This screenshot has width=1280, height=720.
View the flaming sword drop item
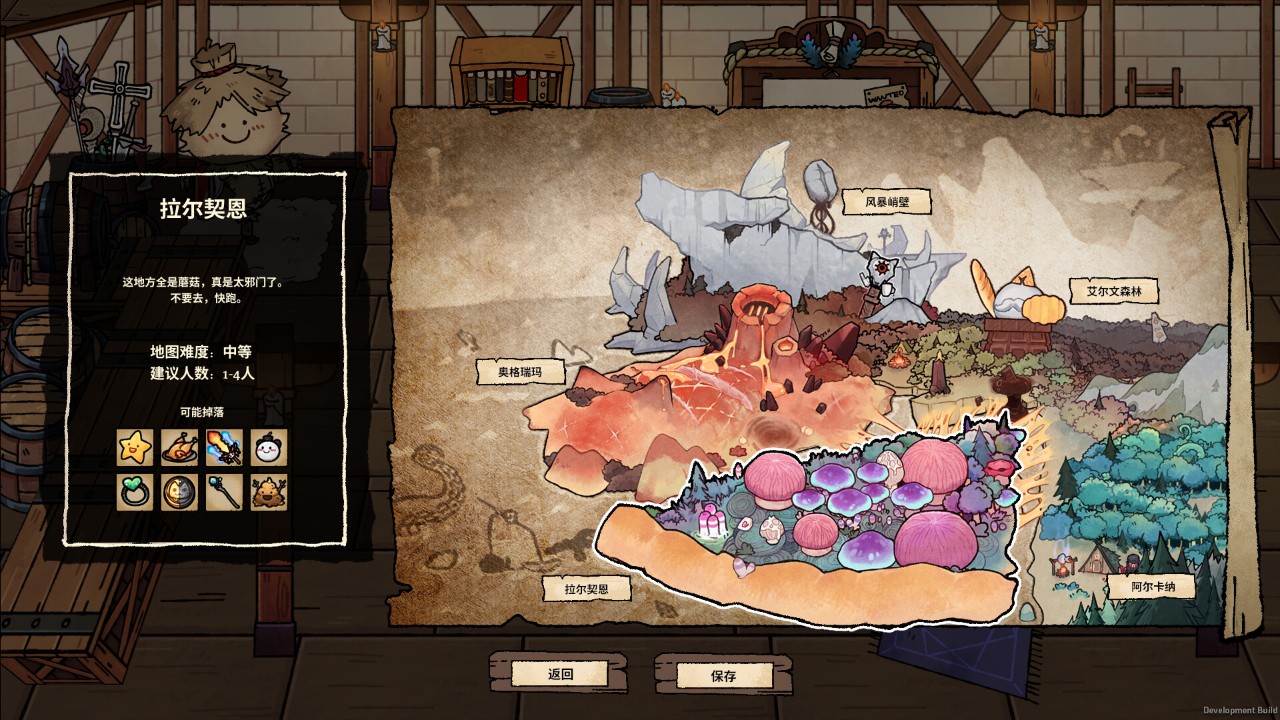coord(224,447)
